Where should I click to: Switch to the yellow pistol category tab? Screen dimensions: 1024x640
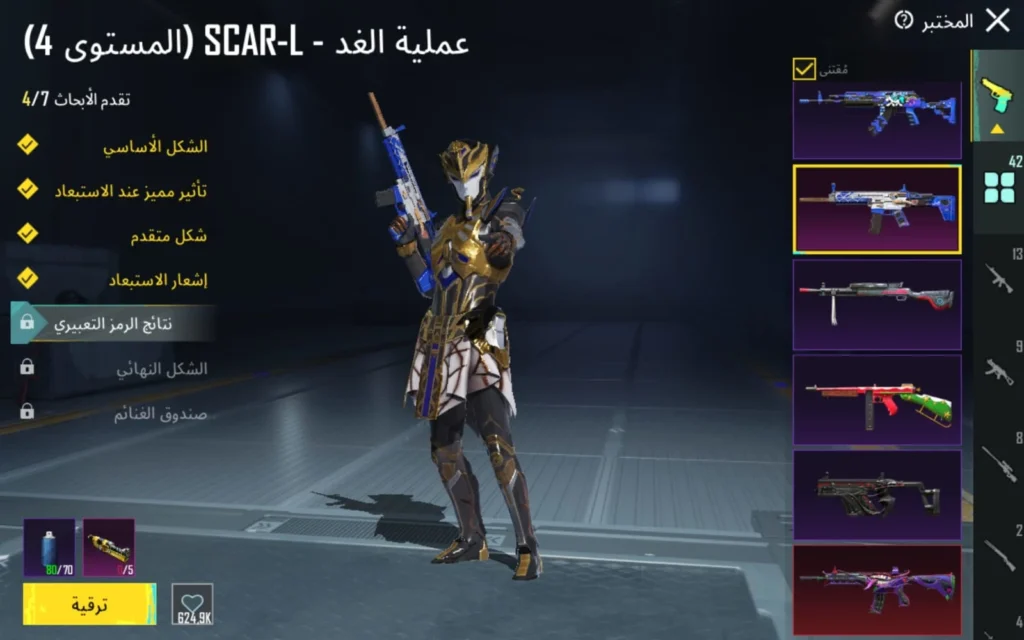[997, 95]
